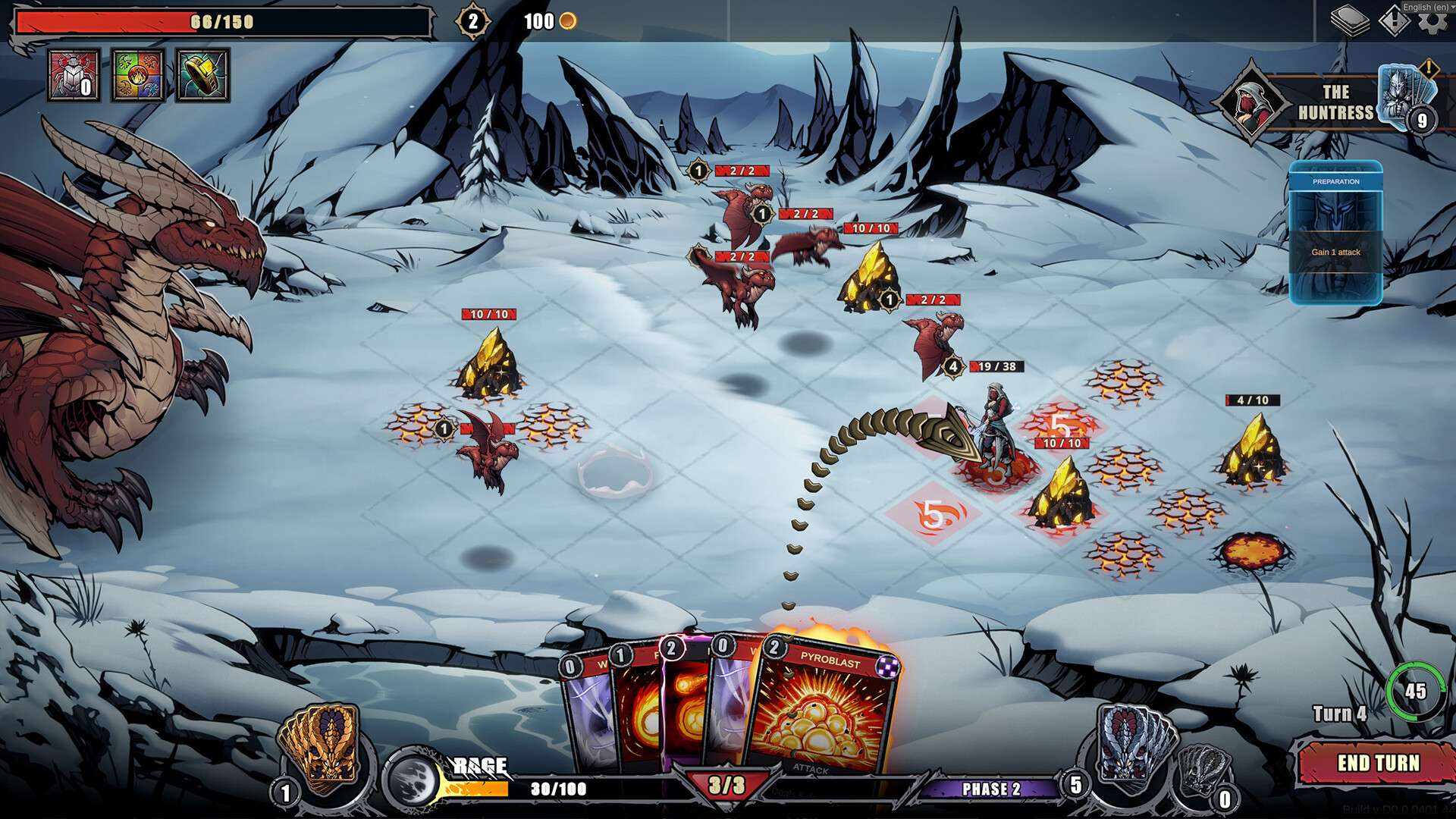Open the English (en) language dropdown

click(1426, 7)
